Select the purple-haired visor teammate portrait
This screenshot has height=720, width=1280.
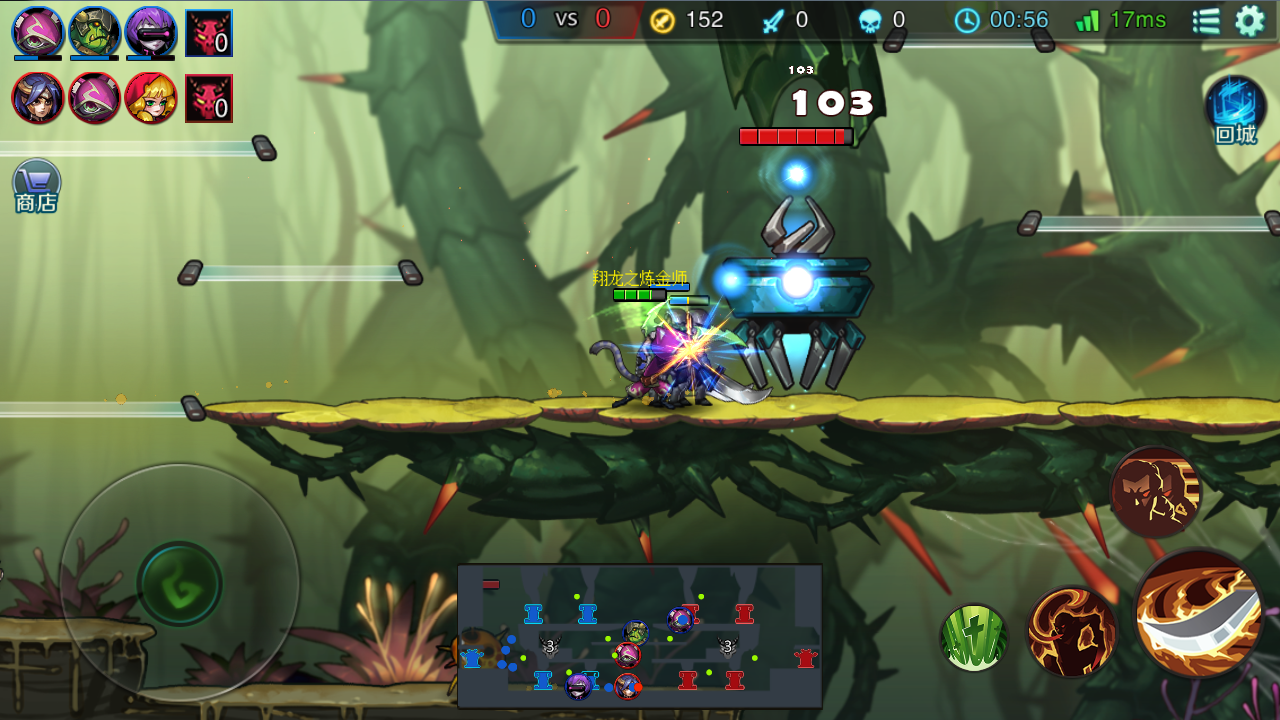[151, 32]
